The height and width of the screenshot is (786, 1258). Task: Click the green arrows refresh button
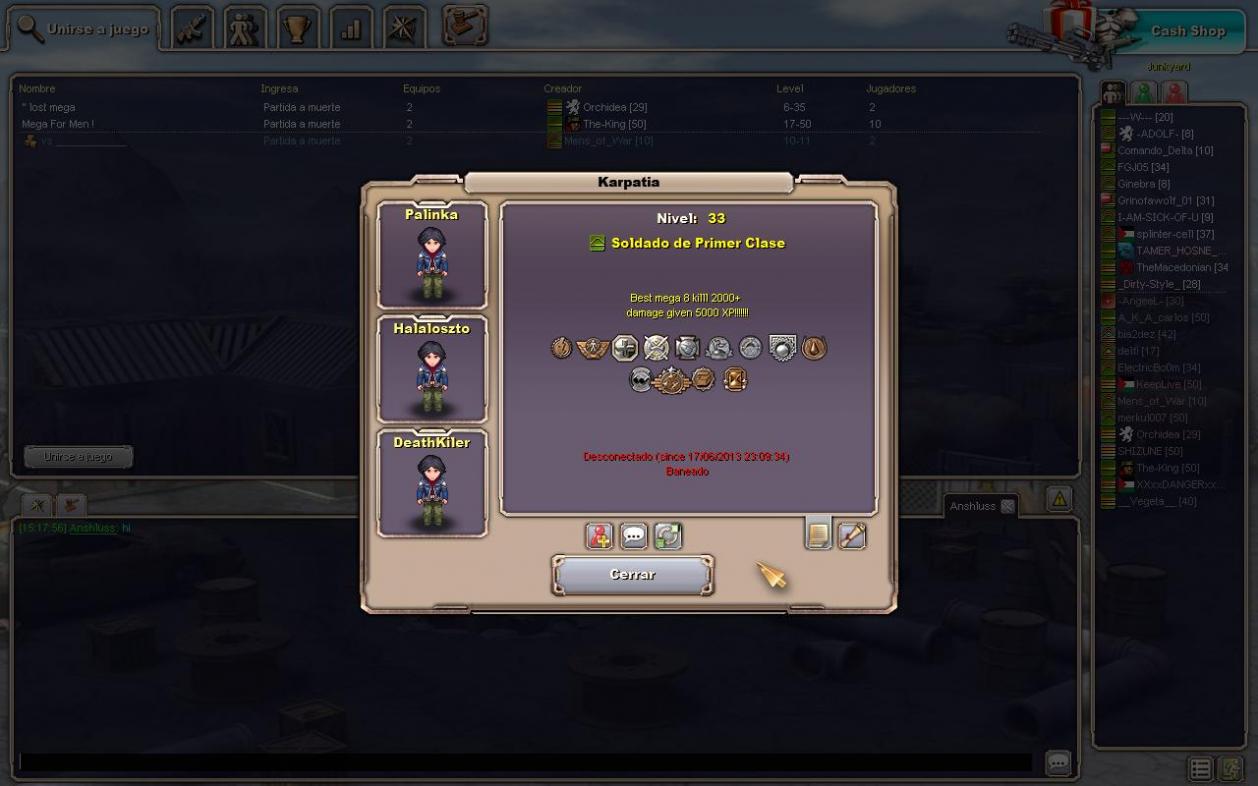(x=668, y=536)
